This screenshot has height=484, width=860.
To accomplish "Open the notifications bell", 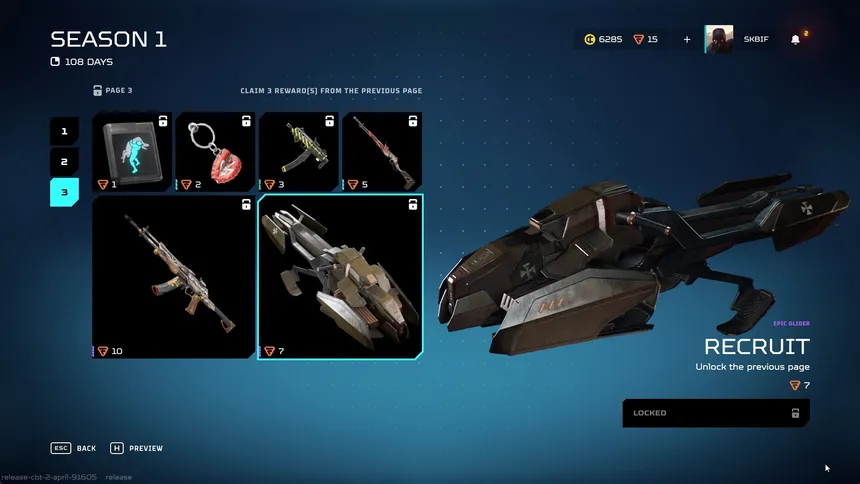I will tap(796, 40).
